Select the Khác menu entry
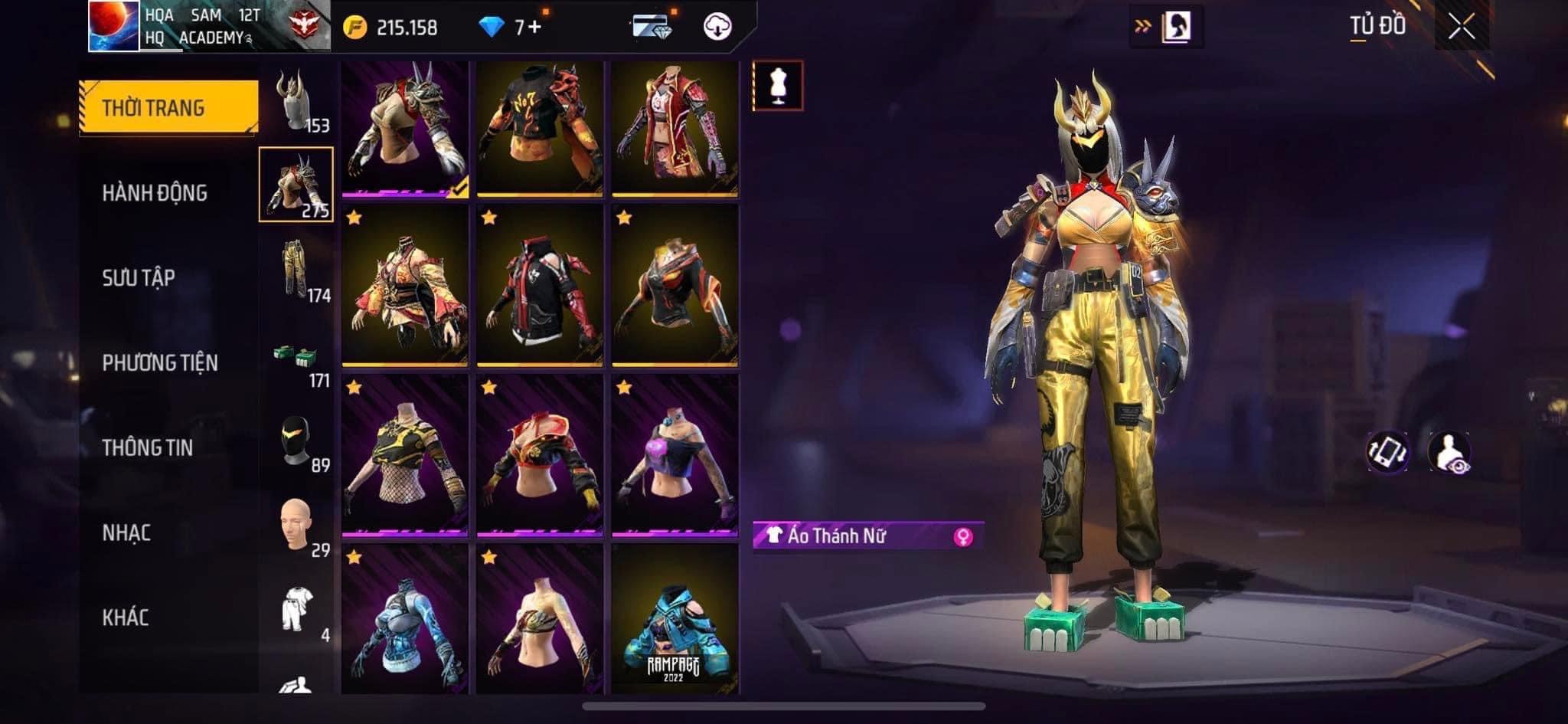This screenshot has height=724, width=1568. pyautogui.click(x=126, y=618)
